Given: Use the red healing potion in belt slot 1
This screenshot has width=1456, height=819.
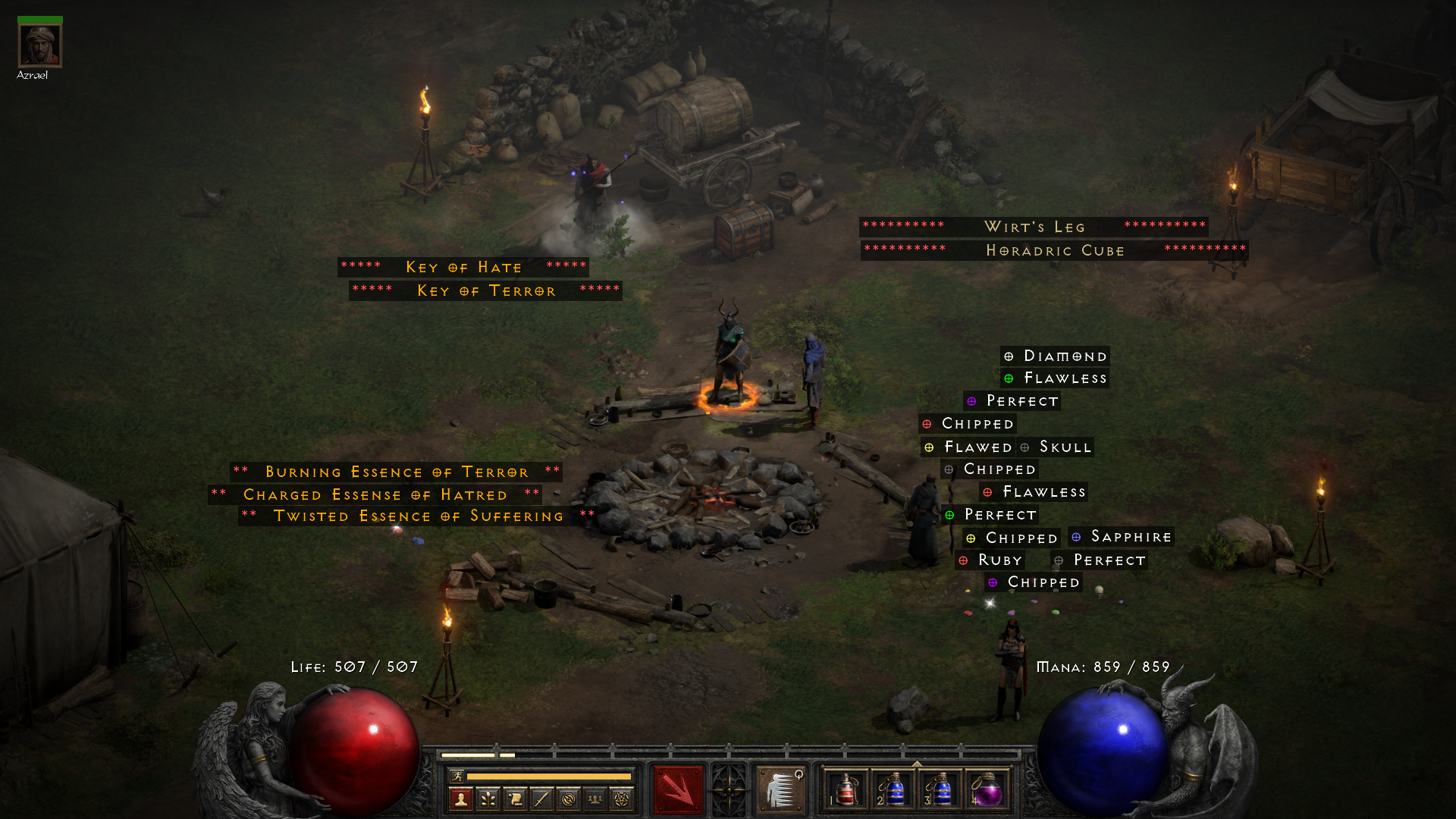Looking at the screenshot, I should click(846, 790).
